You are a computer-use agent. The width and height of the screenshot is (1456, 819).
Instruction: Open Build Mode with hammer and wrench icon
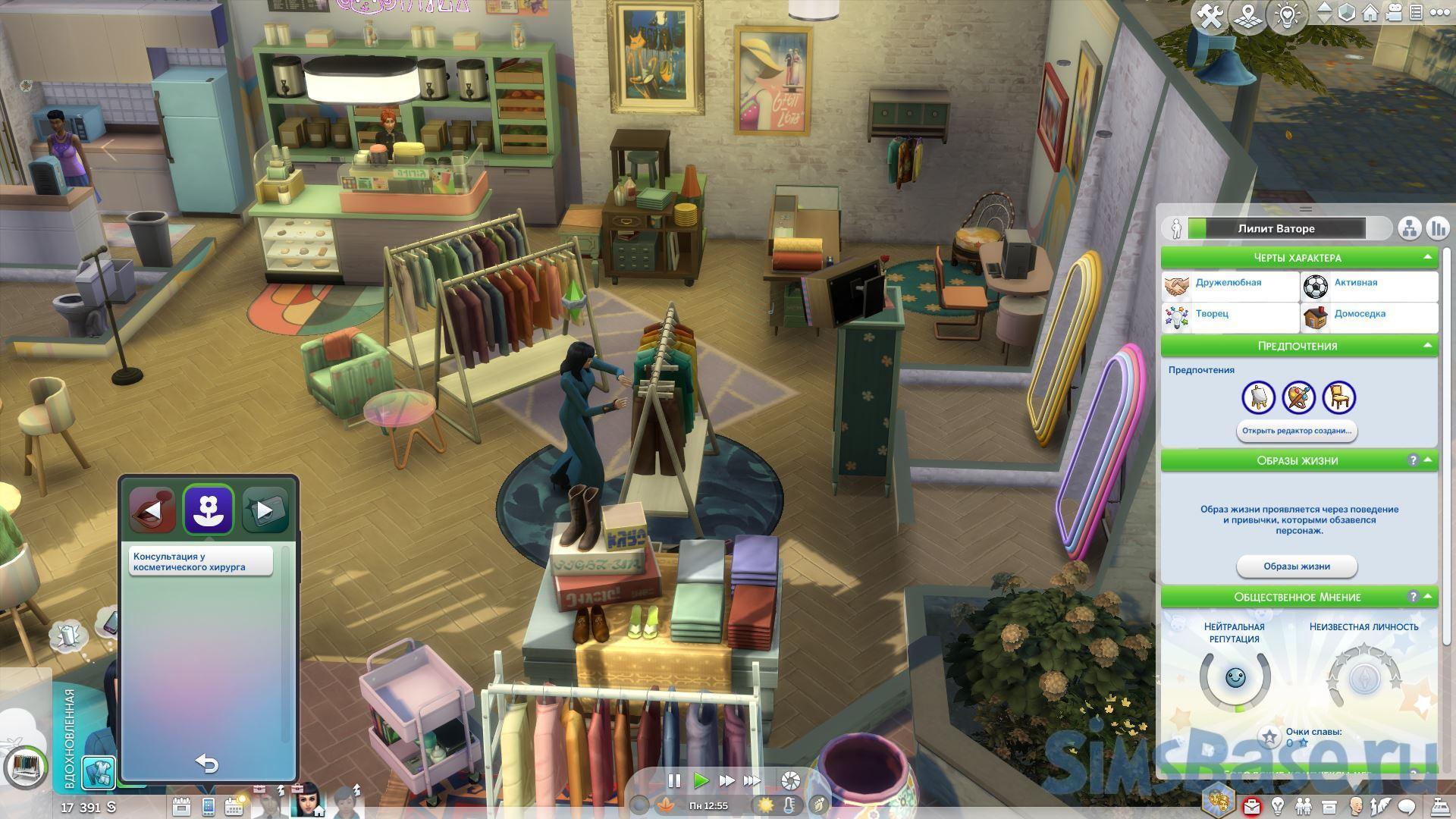tap(1210, 16)
